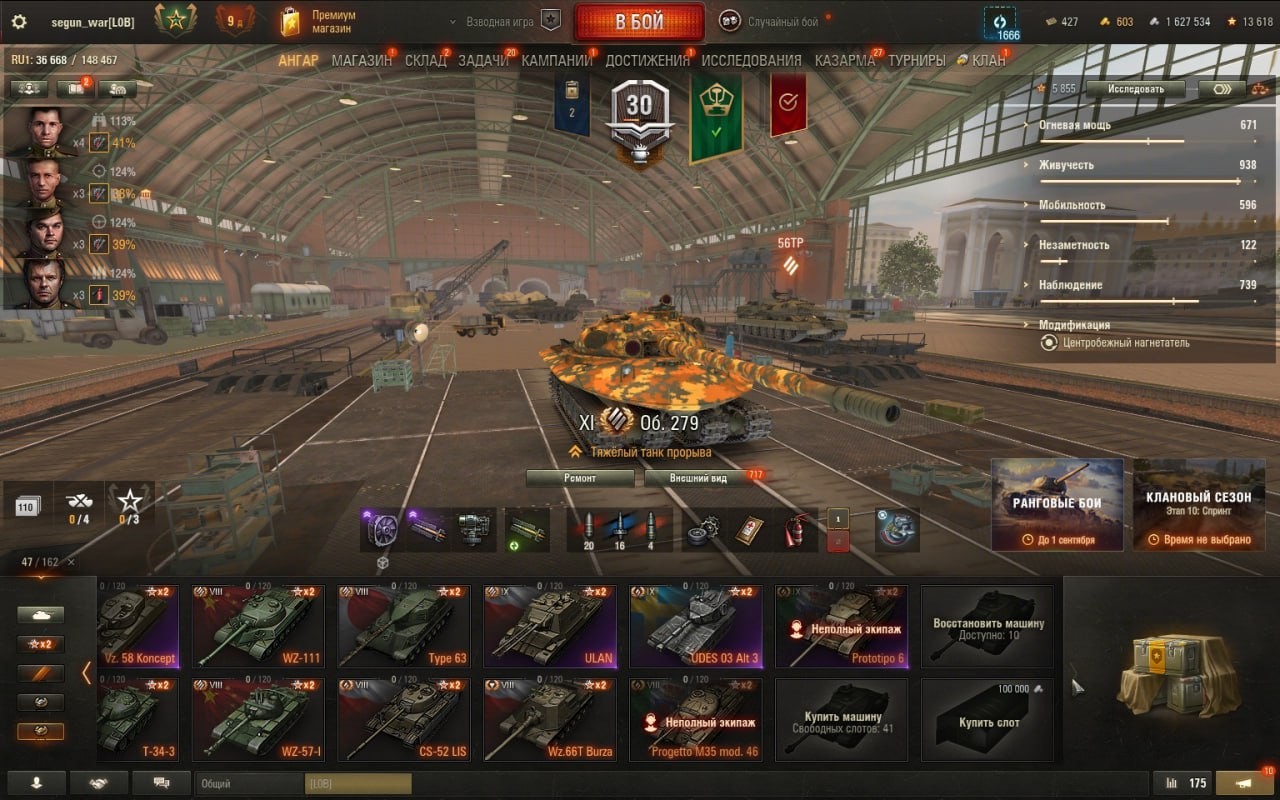Select the UDES 03 Alt 3 tank
This screenshot has width=1280, height=800.
click(696, 627)
